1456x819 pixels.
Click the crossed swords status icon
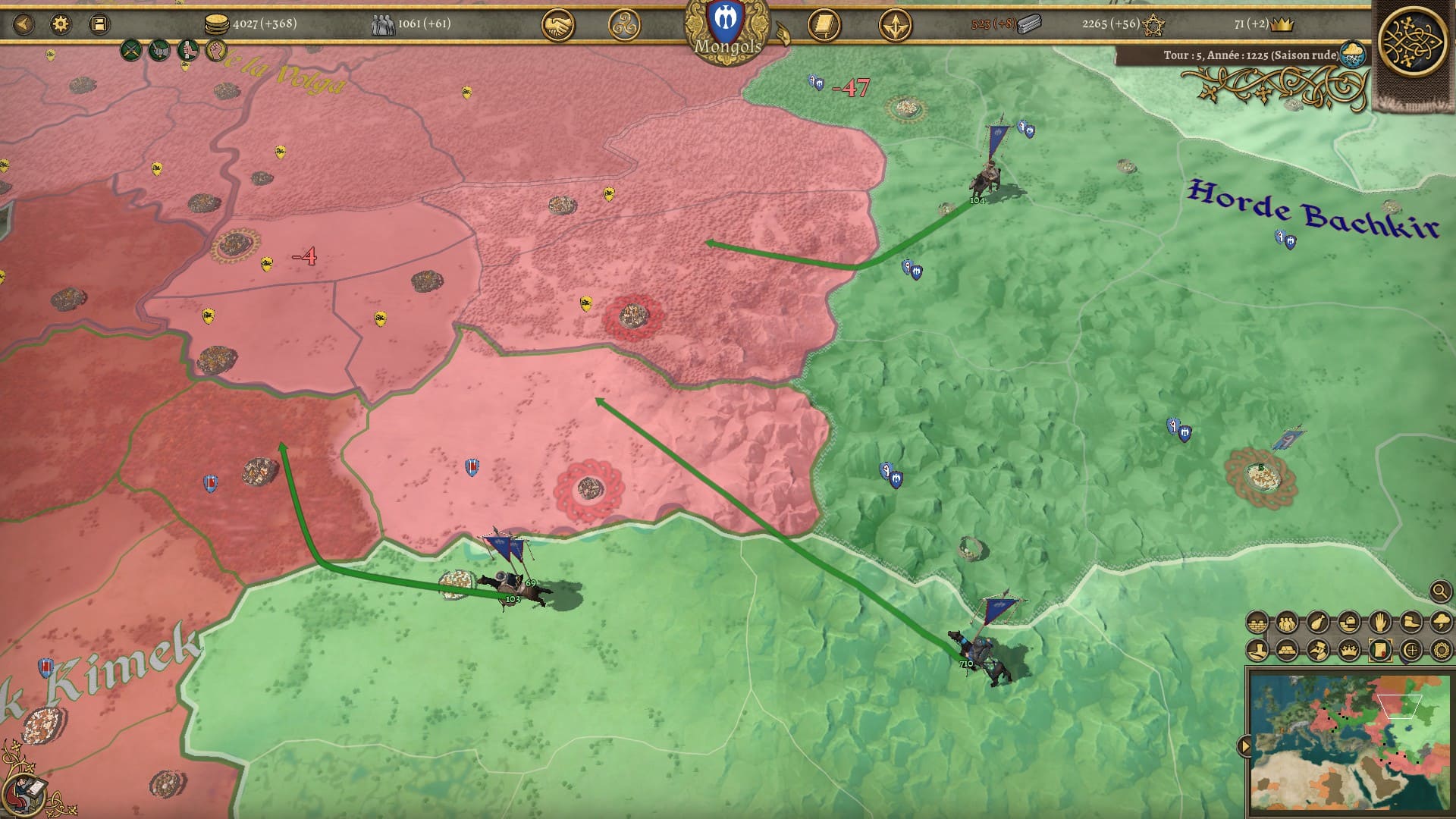point(131,52)
